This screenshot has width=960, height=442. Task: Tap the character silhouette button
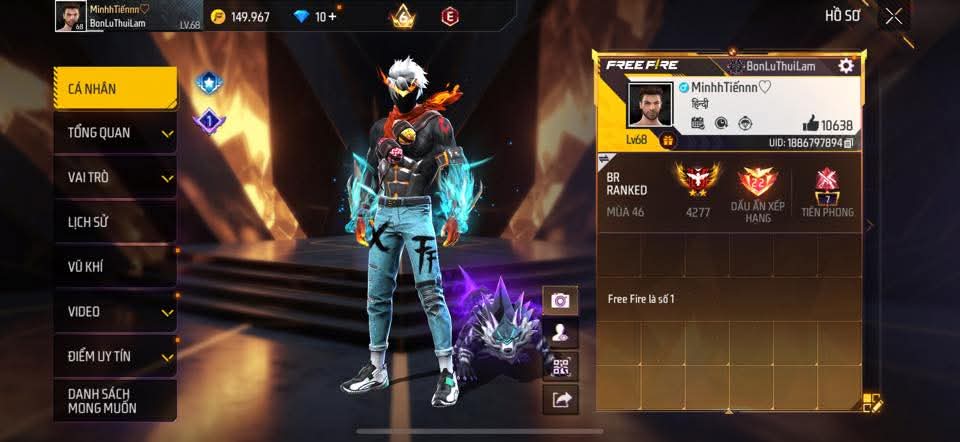pyautogui.click(x=560, y=333)
